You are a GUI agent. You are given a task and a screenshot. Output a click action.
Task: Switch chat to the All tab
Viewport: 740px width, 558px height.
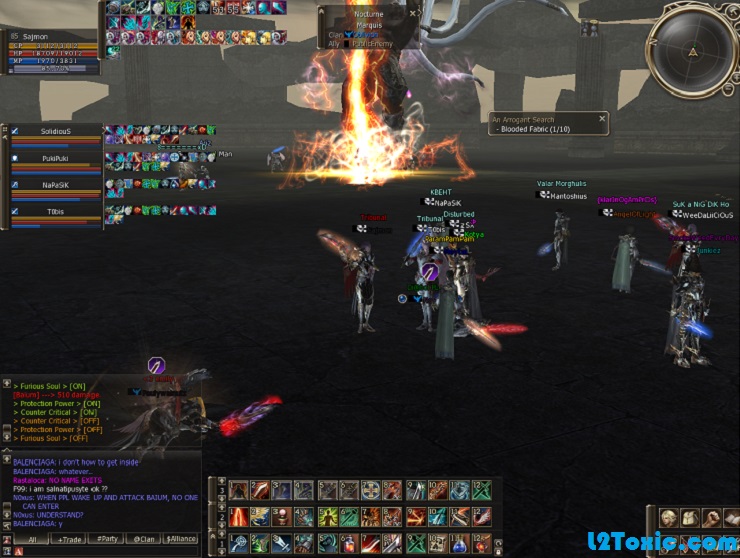click(x=32, y=539)
